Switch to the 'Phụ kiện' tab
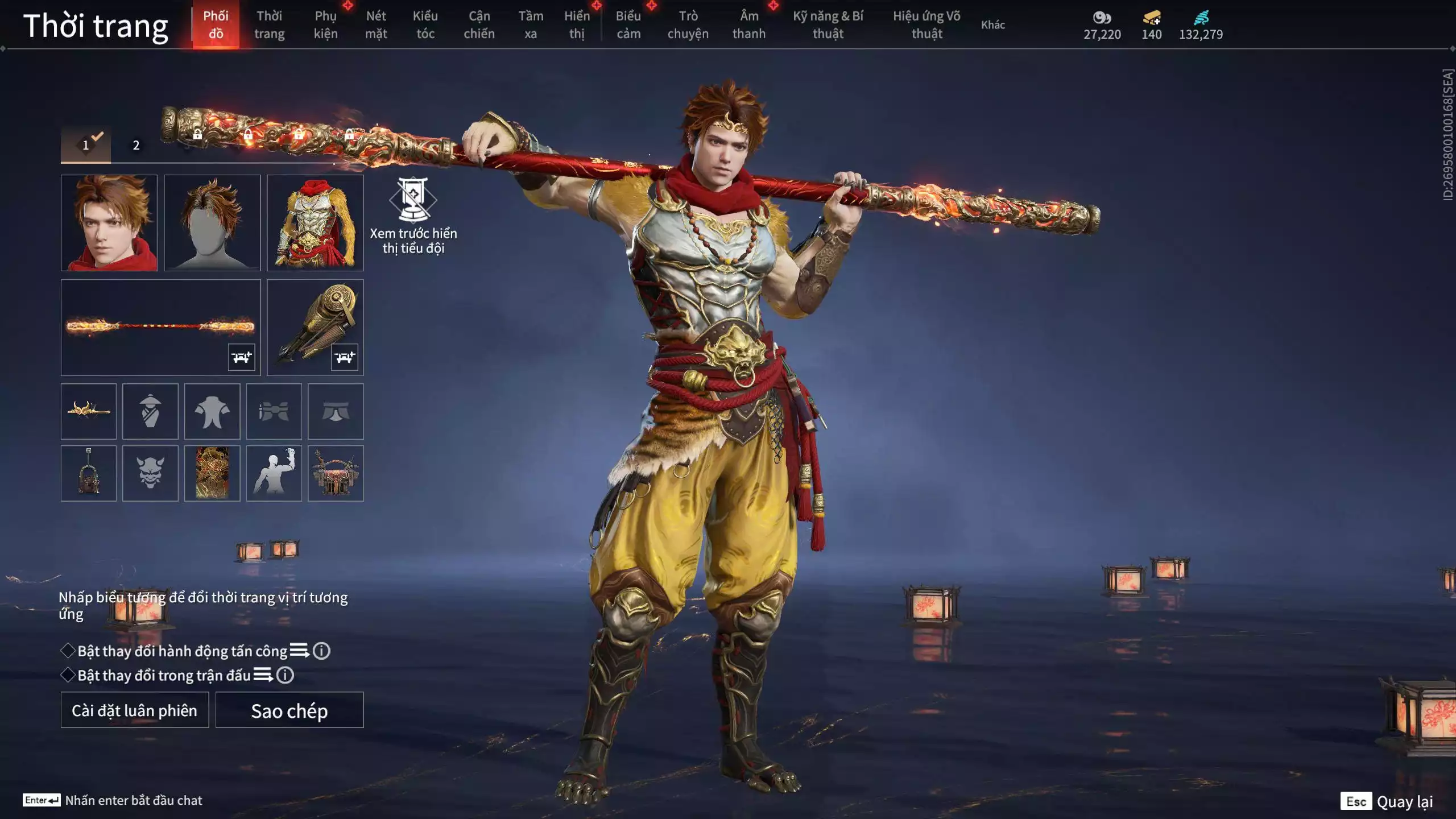The height and width of the screenshot is (819, 1456). 326,25
